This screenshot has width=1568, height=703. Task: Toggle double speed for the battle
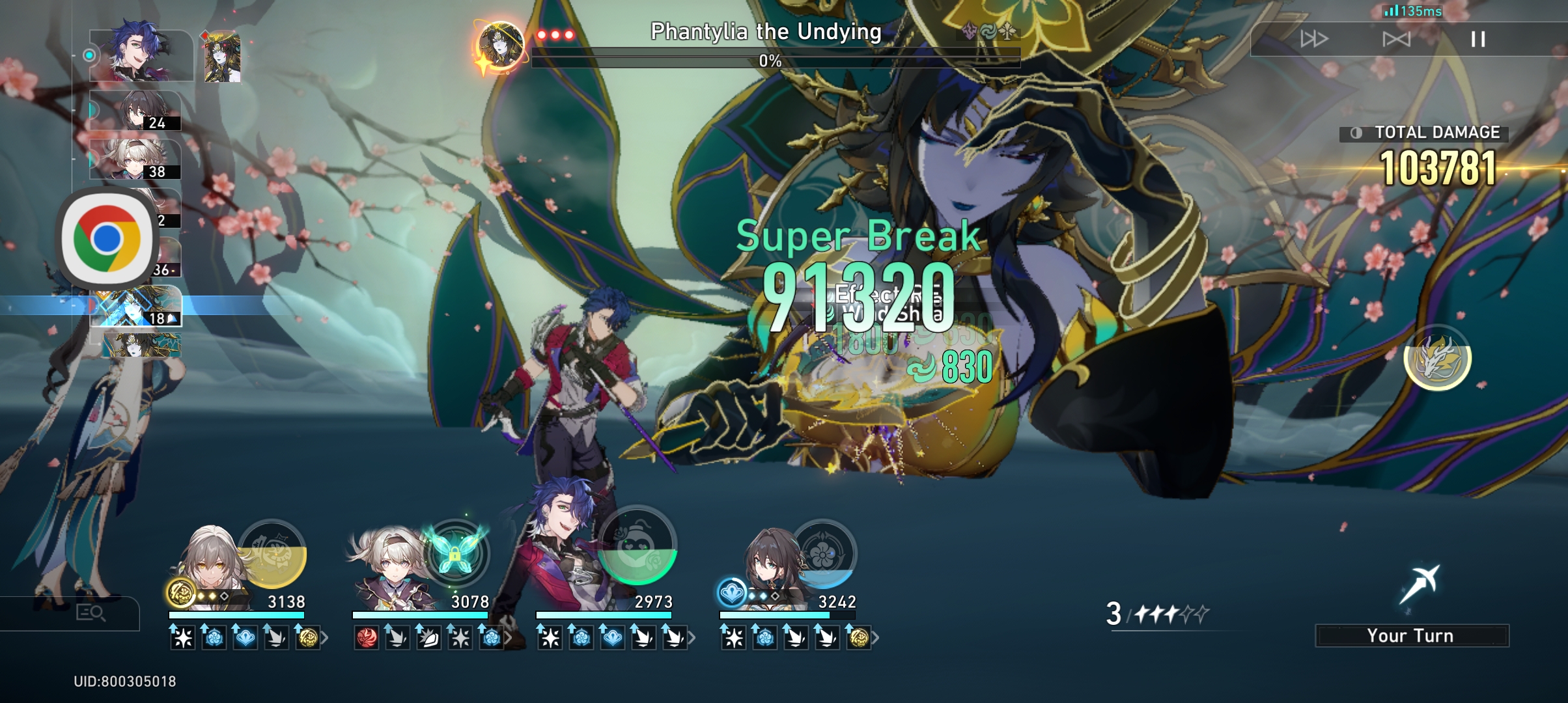1317,40
